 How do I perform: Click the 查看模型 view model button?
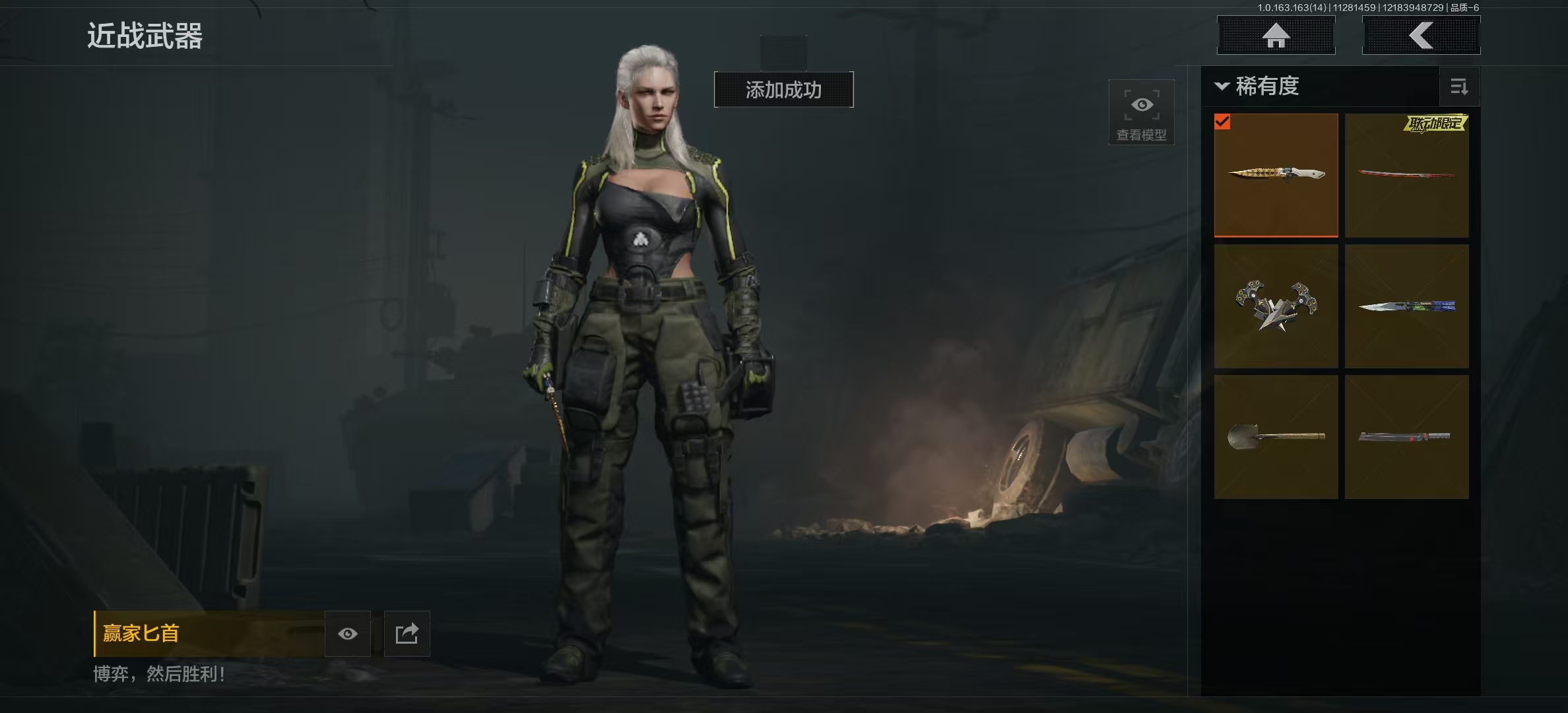pyautogui.click(x=1141, y=112)
